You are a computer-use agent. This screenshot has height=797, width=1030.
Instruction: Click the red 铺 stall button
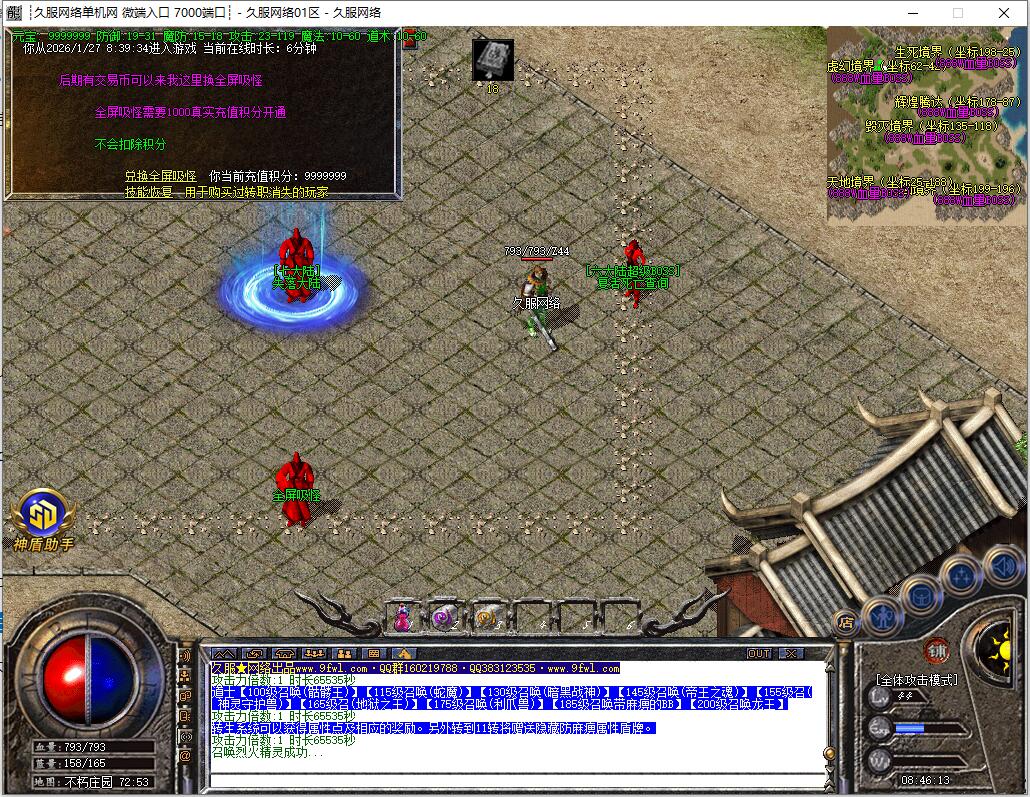(936, 649)
